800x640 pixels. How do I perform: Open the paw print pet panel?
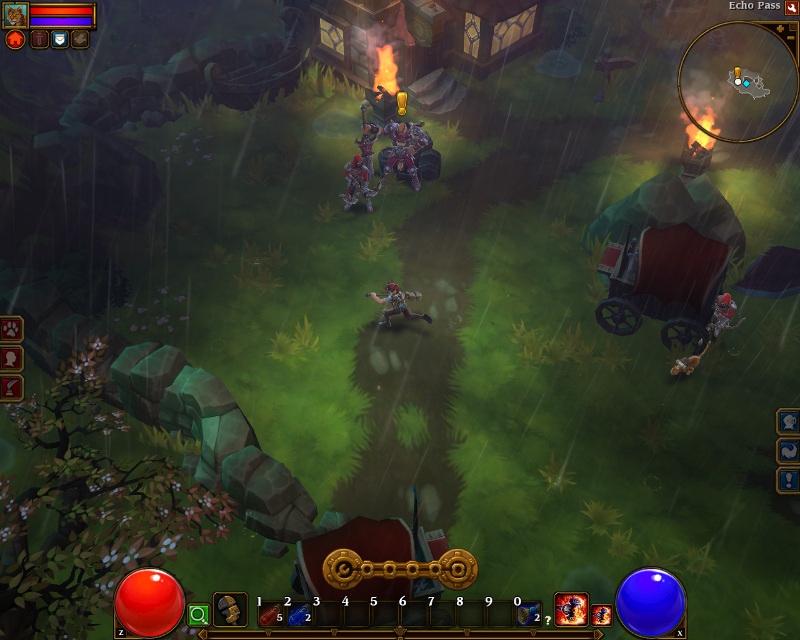[11, 329]
